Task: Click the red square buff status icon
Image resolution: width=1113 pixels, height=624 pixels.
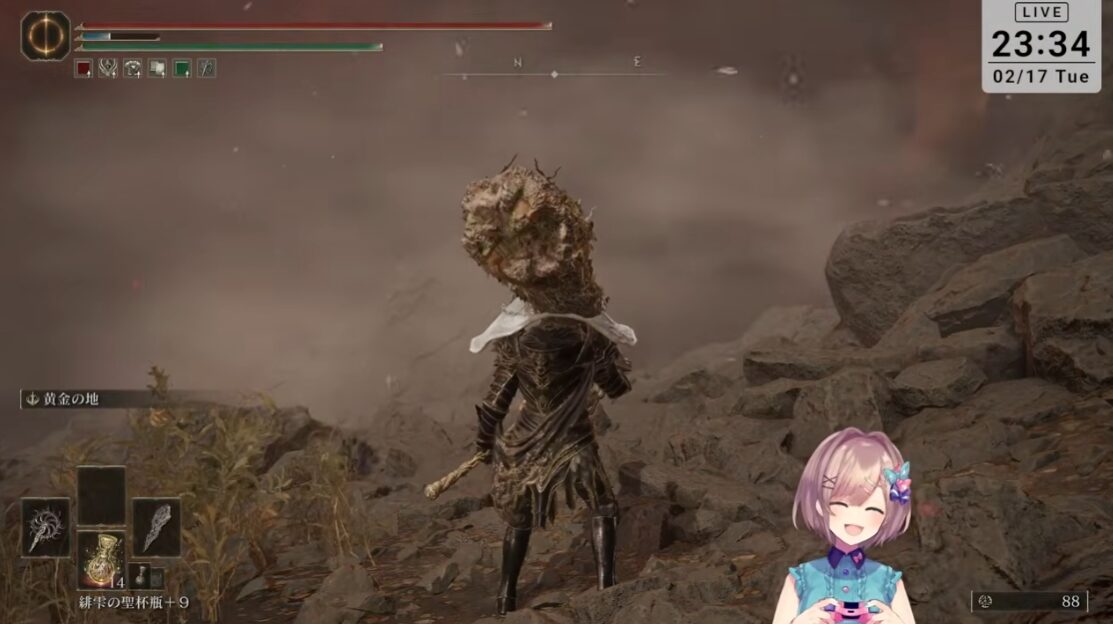Action: pos(83,68)
